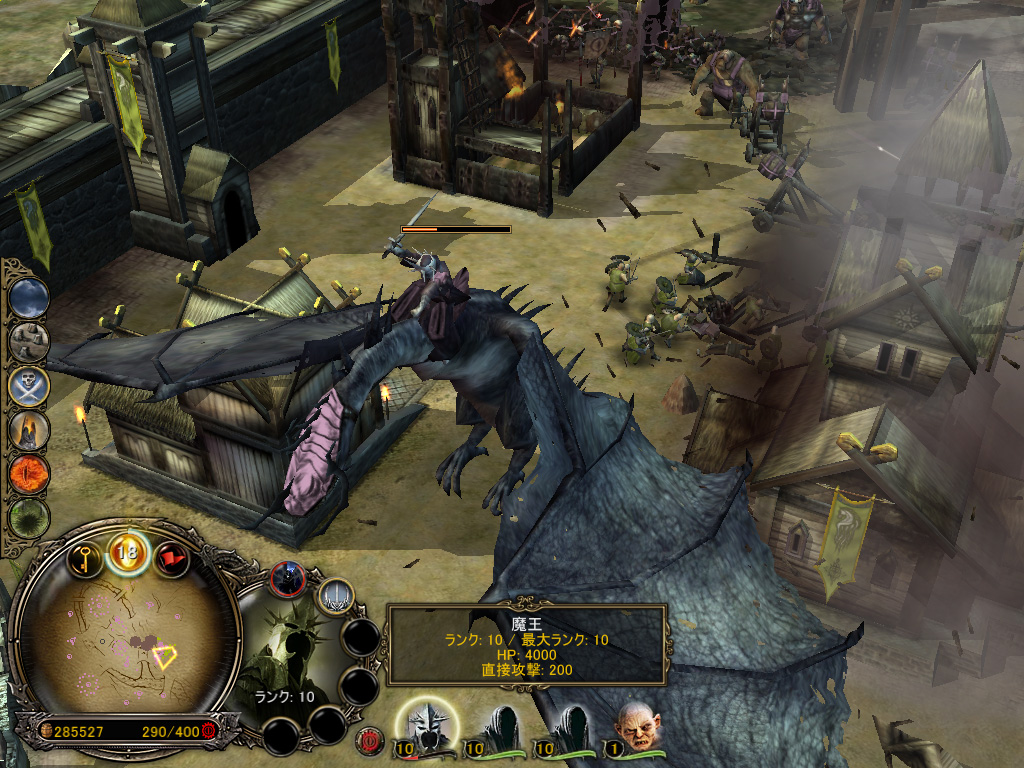
Task: Activate the red-ringed dark rider ability
Action: point(288,579)
